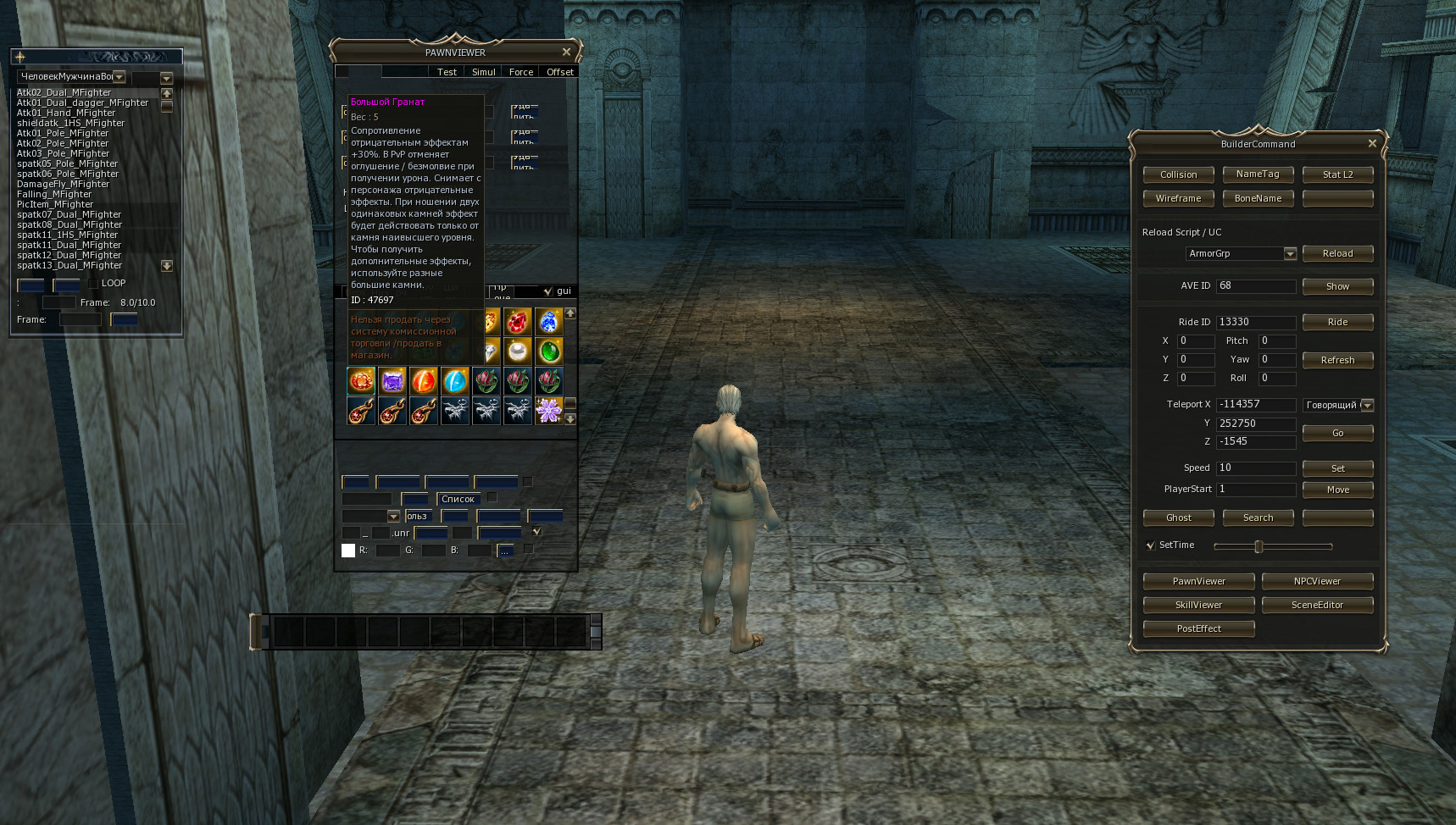This screenshot has width=1456, height=825.
Task: Click the NameTag button
Action: click(1258, 174)
